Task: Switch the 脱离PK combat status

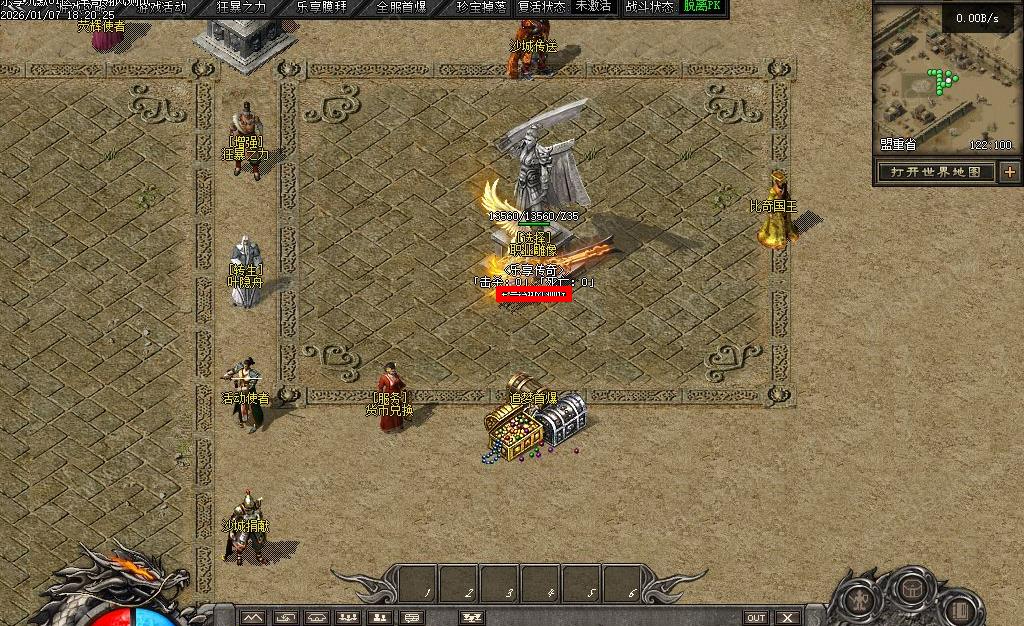Action: (702, 7)
